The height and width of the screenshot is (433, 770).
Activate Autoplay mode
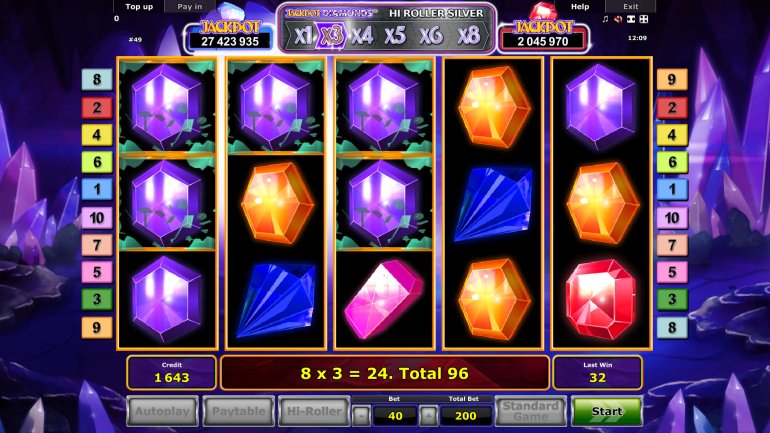[162, 411]
